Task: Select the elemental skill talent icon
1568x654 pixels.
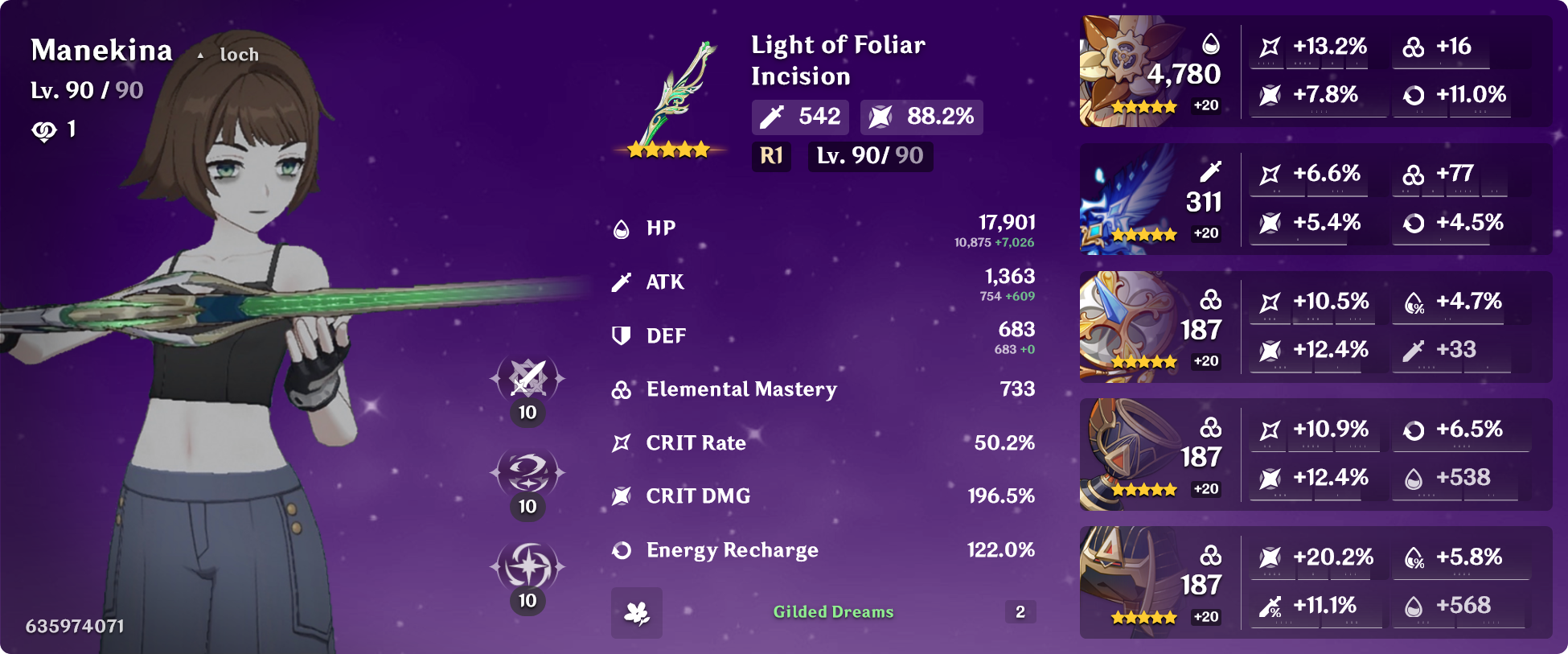Action: pos(527,472)
